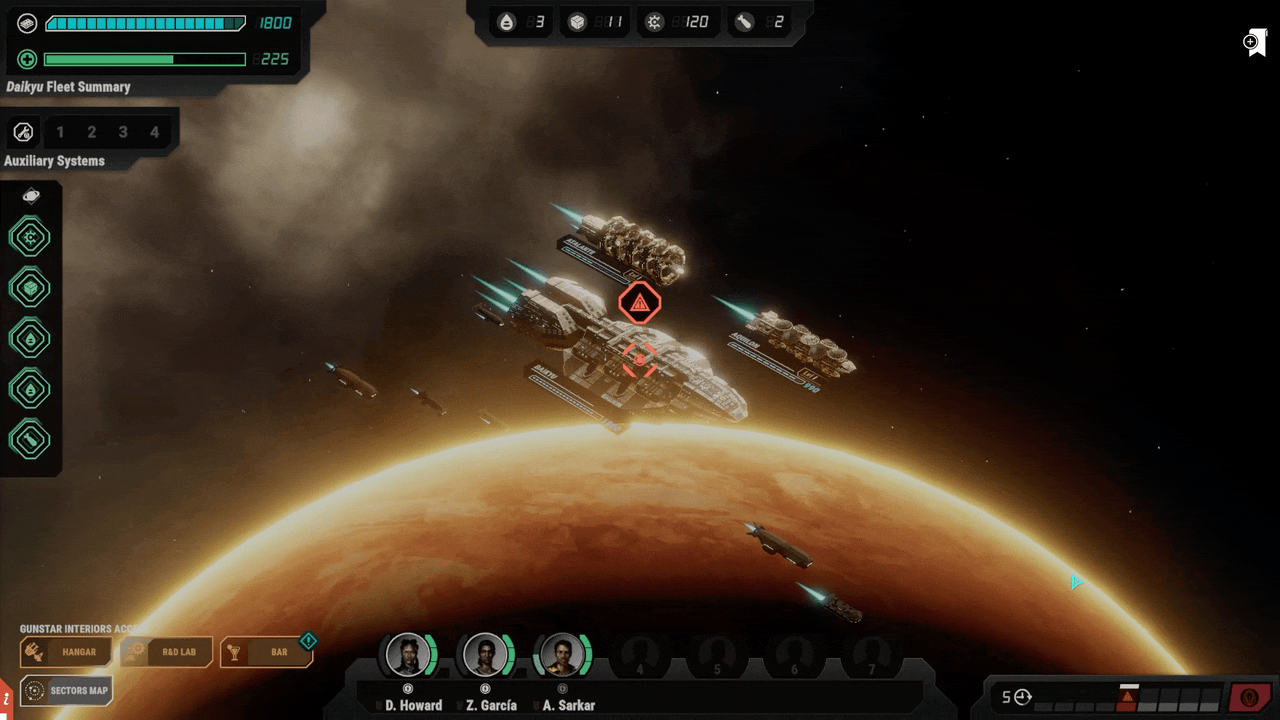Open the Sectors Map

(66, 690)
